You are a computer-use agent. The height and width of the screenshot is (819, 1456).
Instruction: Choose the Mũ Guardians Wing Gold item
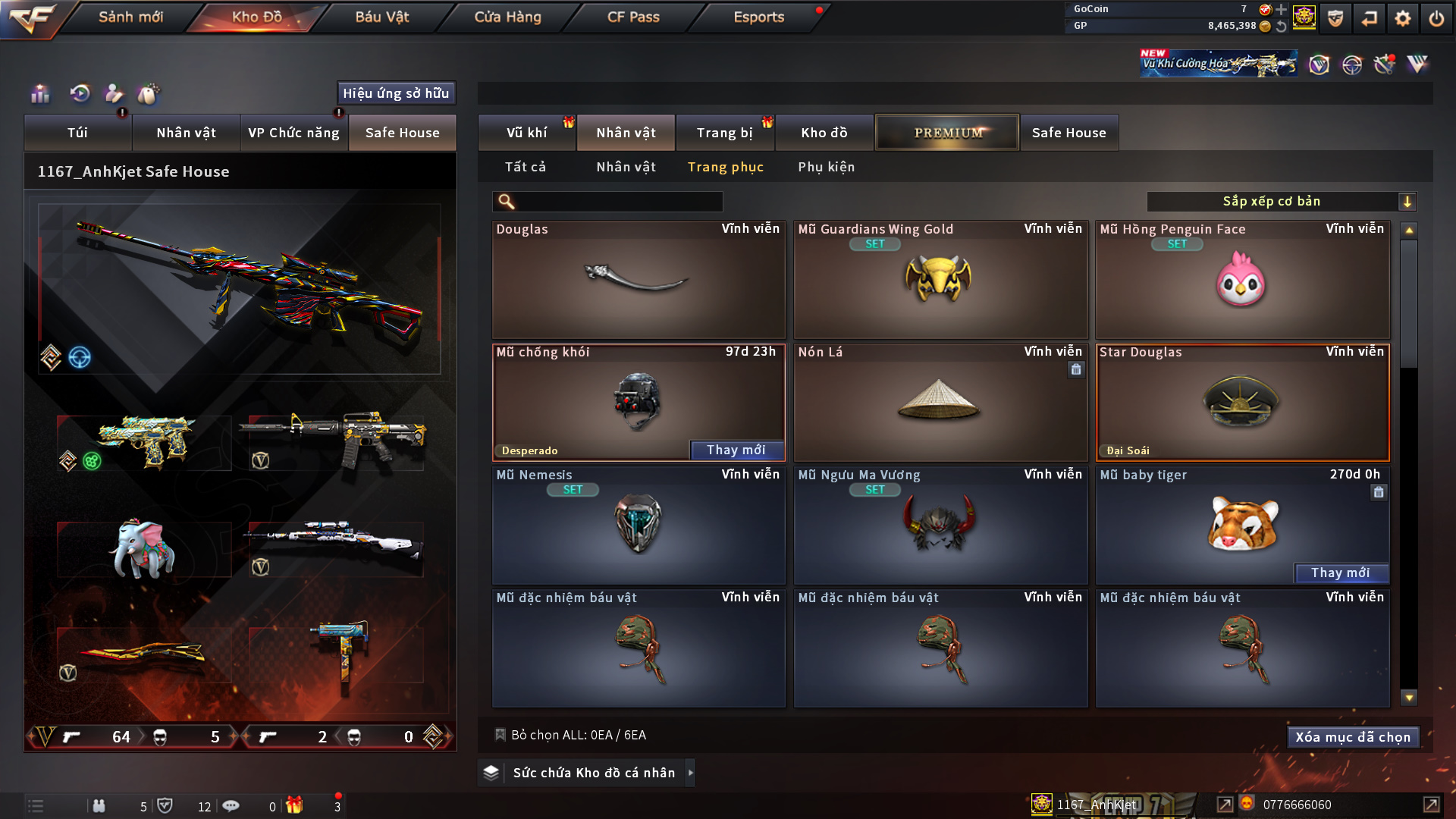(x=940, y=280)
